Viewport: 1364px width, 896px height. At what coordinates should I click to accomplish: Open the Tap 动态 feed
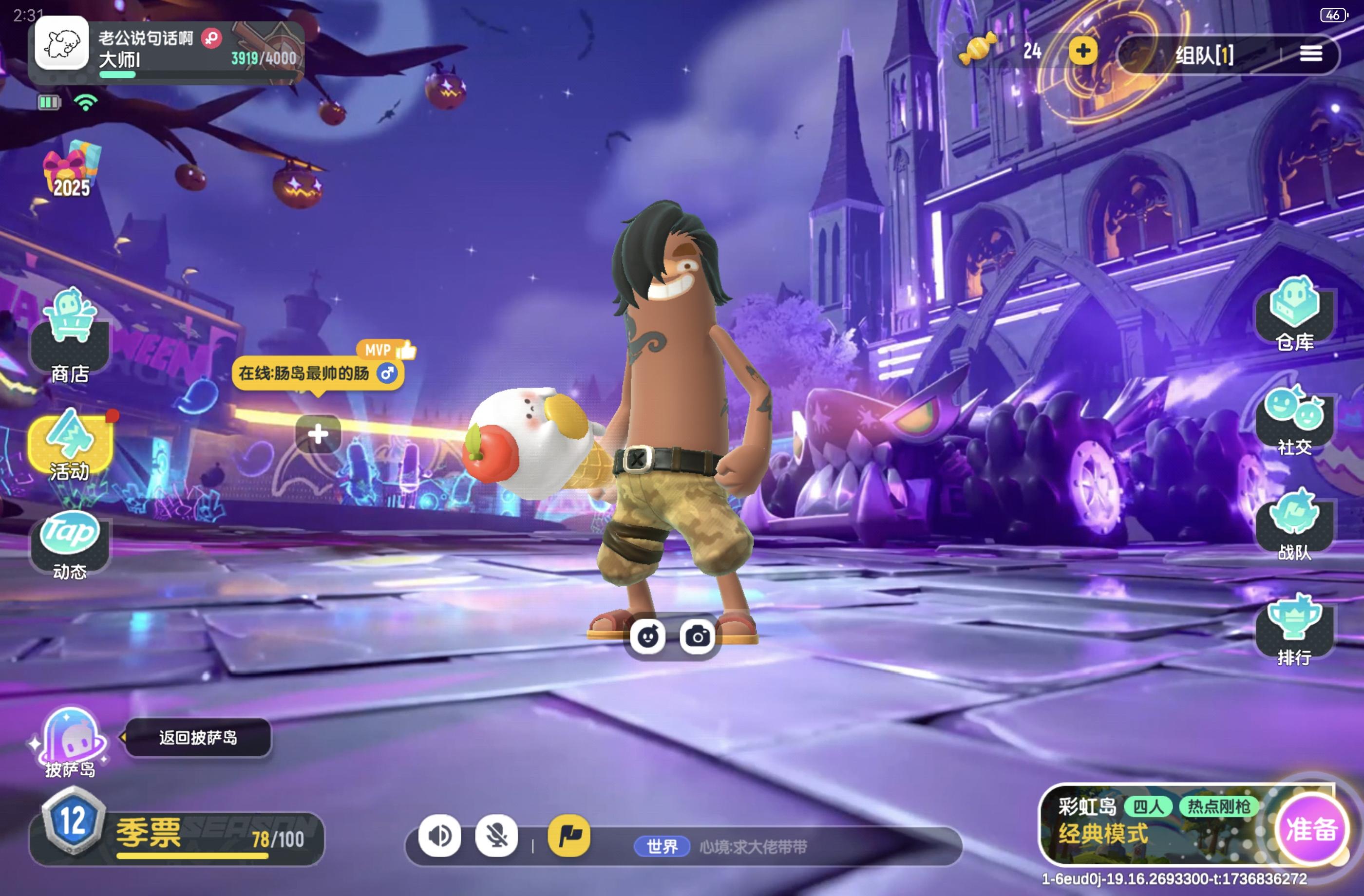(x=70, y=544)
